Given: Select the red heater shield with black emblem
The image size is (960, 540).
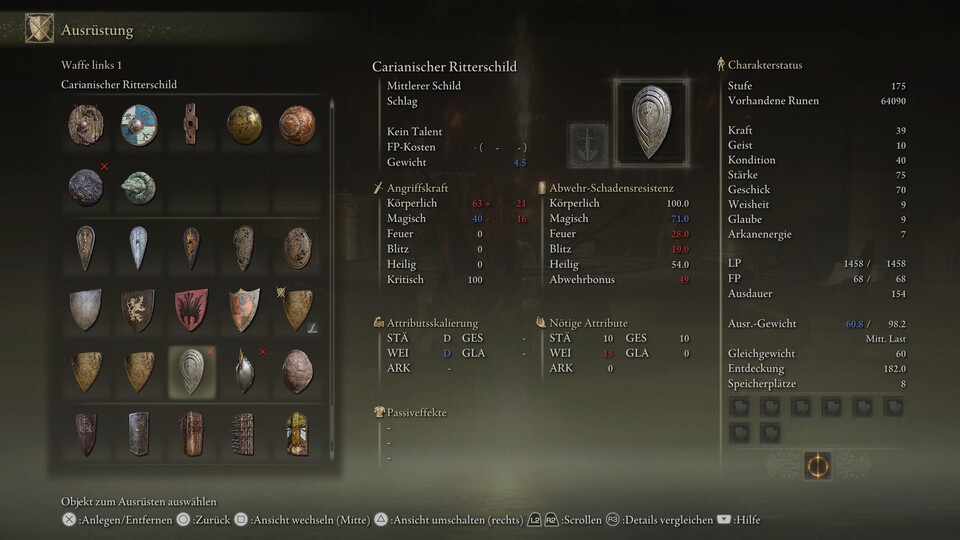Looking at the screenshot, I should [191, 309].
